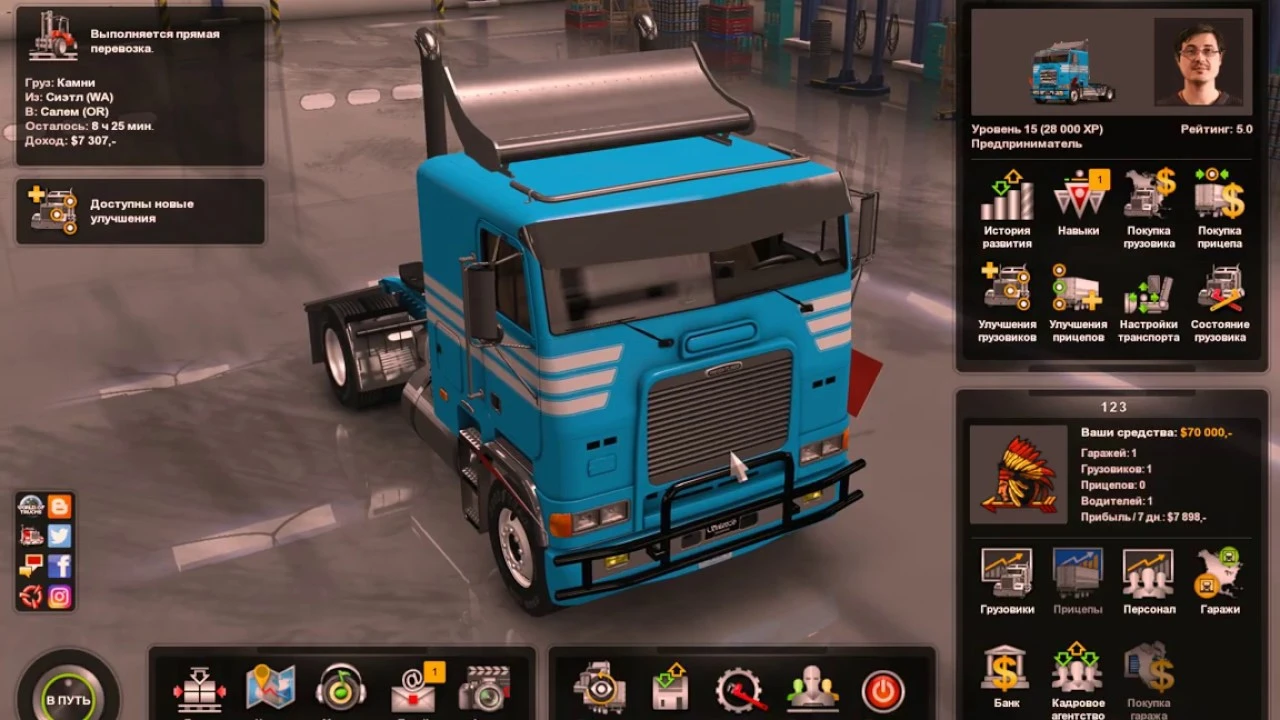This screenshot has height=720, width=1280.
Task: Open the world map icon
Action: point(270,687)
